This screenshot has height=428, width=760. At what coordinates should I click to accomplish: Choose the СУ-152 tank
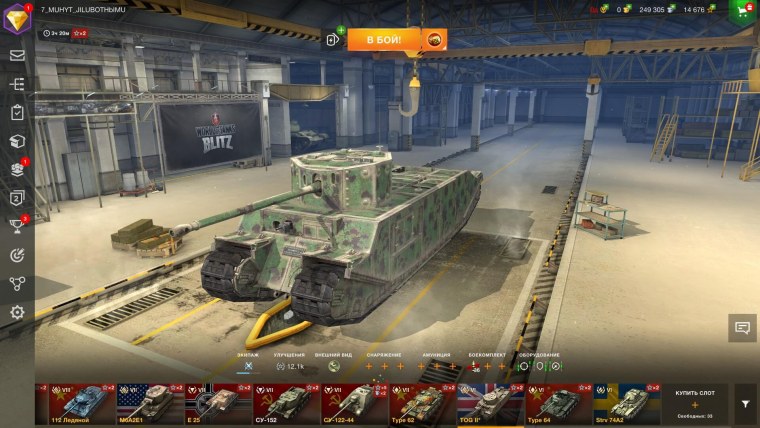coord(279,403)
